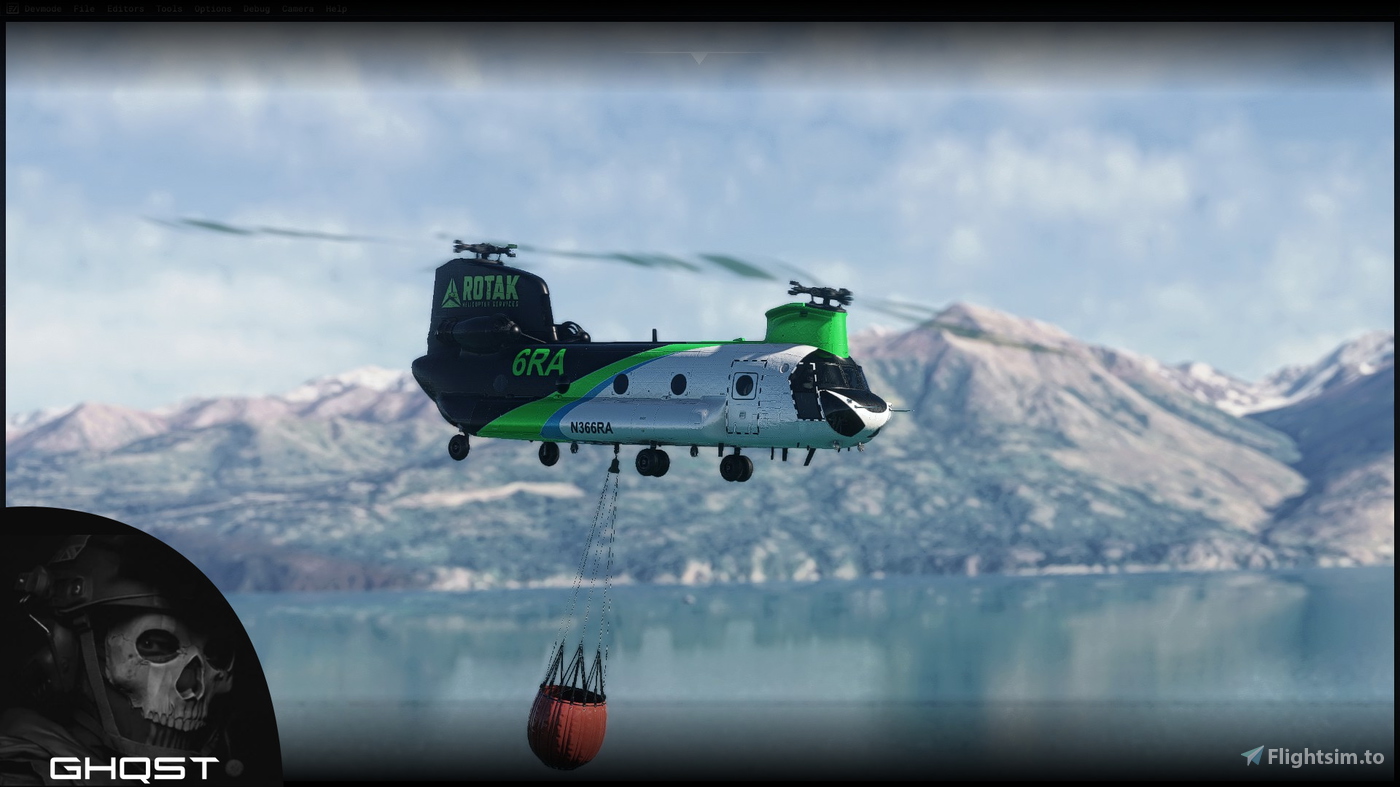The height and width of the screenshot is (787, 1400).
Task: Open the Options menu
Action: pos(211,9)
